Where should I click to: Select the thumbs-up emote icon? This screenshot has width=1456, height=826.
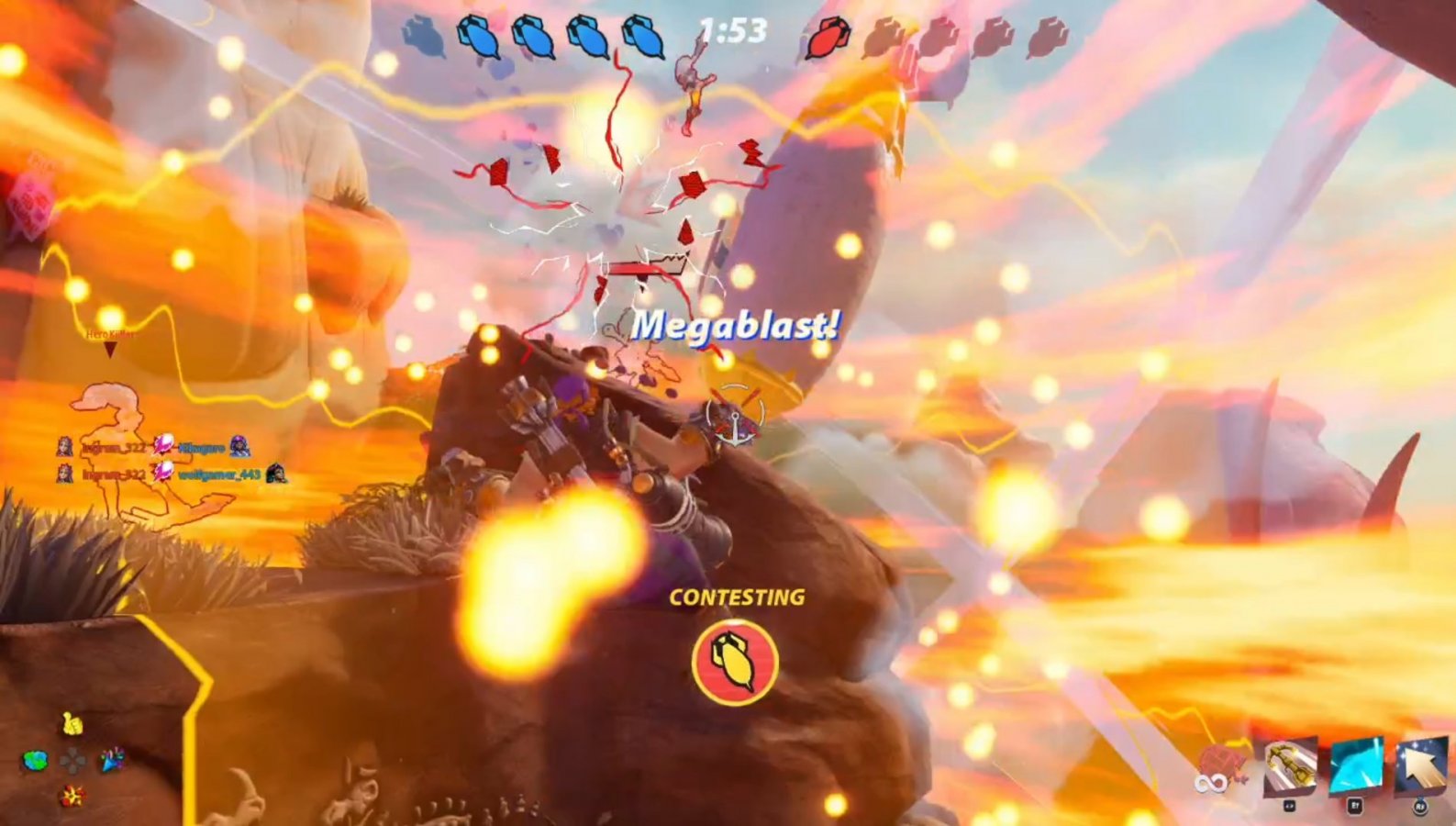[x=72, y=724]
